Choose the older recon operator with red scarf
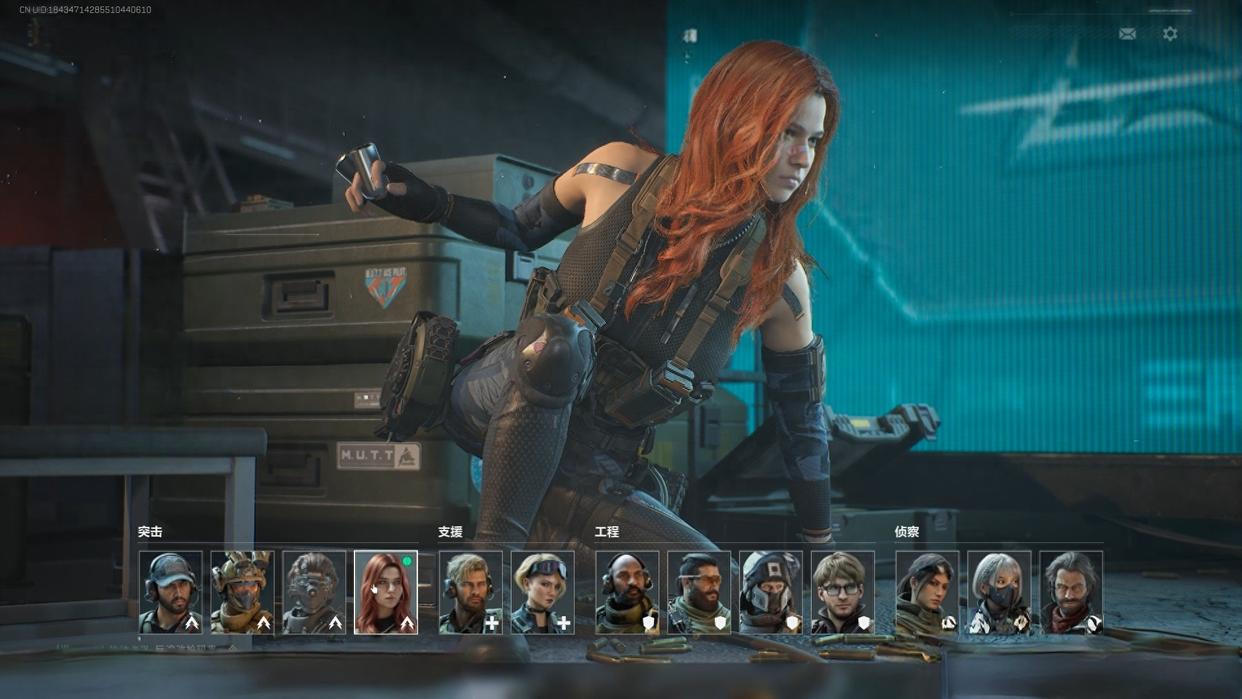1242x699 pixels. click(x=1071, y=592)
